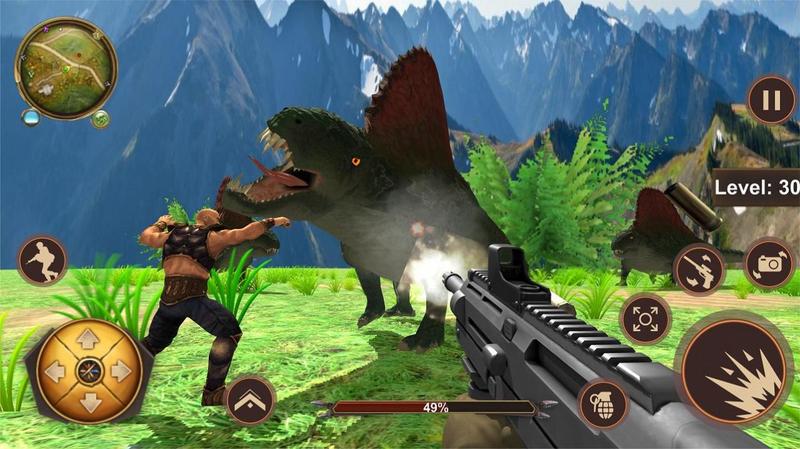Throw a grenade
This screenshot has width=800, height=449.
point(602,404)
